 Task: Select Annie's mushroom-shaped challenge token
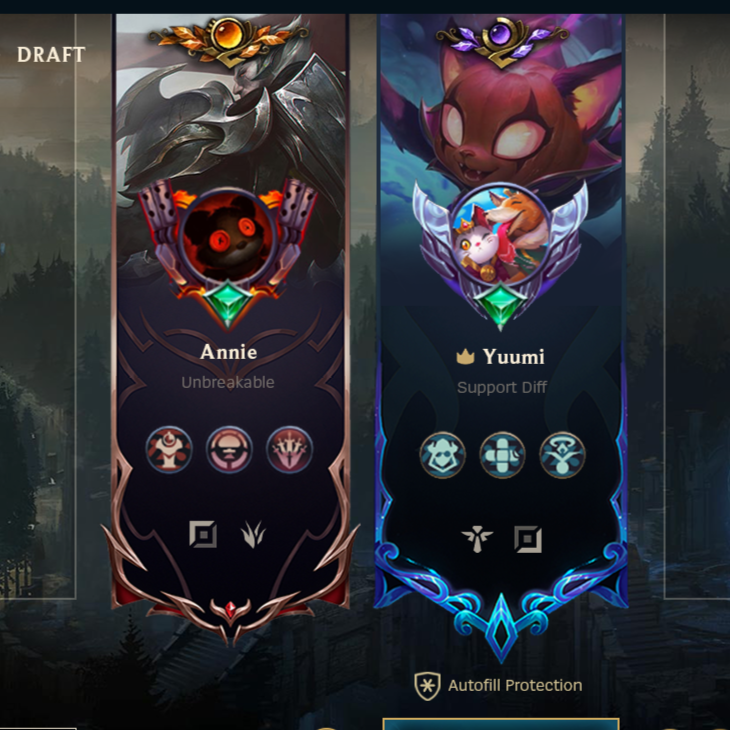click(x=229, y=450)
